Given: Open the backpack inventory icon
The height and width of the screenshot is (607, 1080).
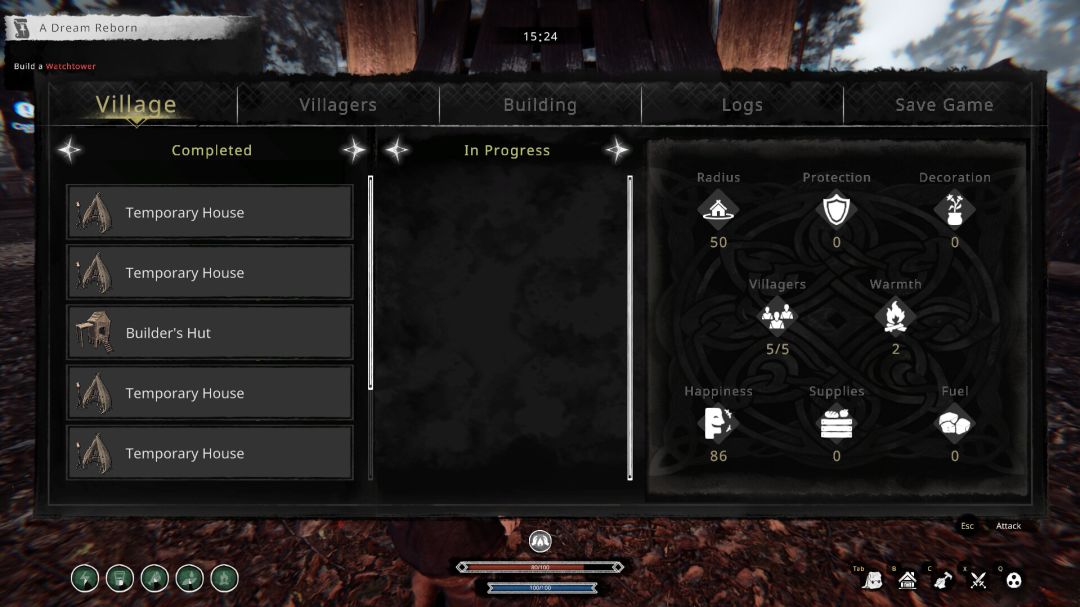Looking at the screenshot, I should (873, 580).
